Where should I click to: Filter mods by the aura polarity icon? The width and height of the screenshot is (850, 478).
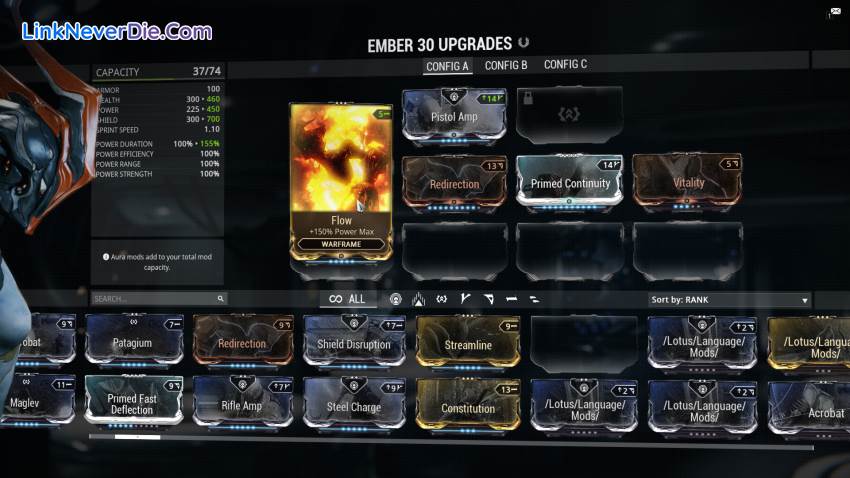pyautogui.click(x=396, y=299)
